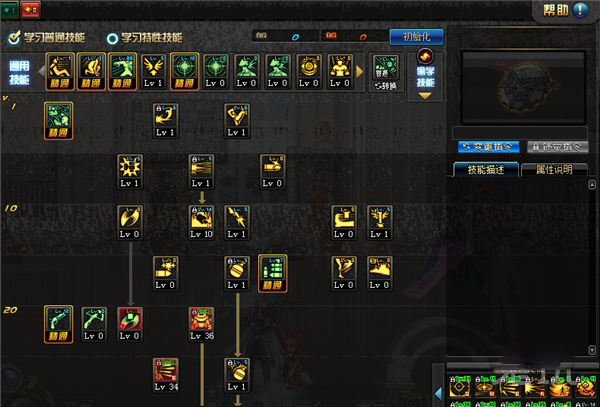Expand the 领学技能 dropdown arrow
Image resolution: width=600 pixels, height=407 pixels.
[425, 96]
